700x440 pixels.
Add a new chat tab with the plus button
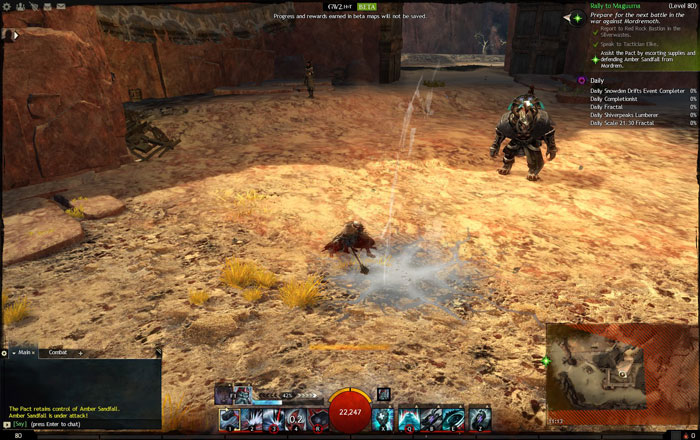(80, 352)
